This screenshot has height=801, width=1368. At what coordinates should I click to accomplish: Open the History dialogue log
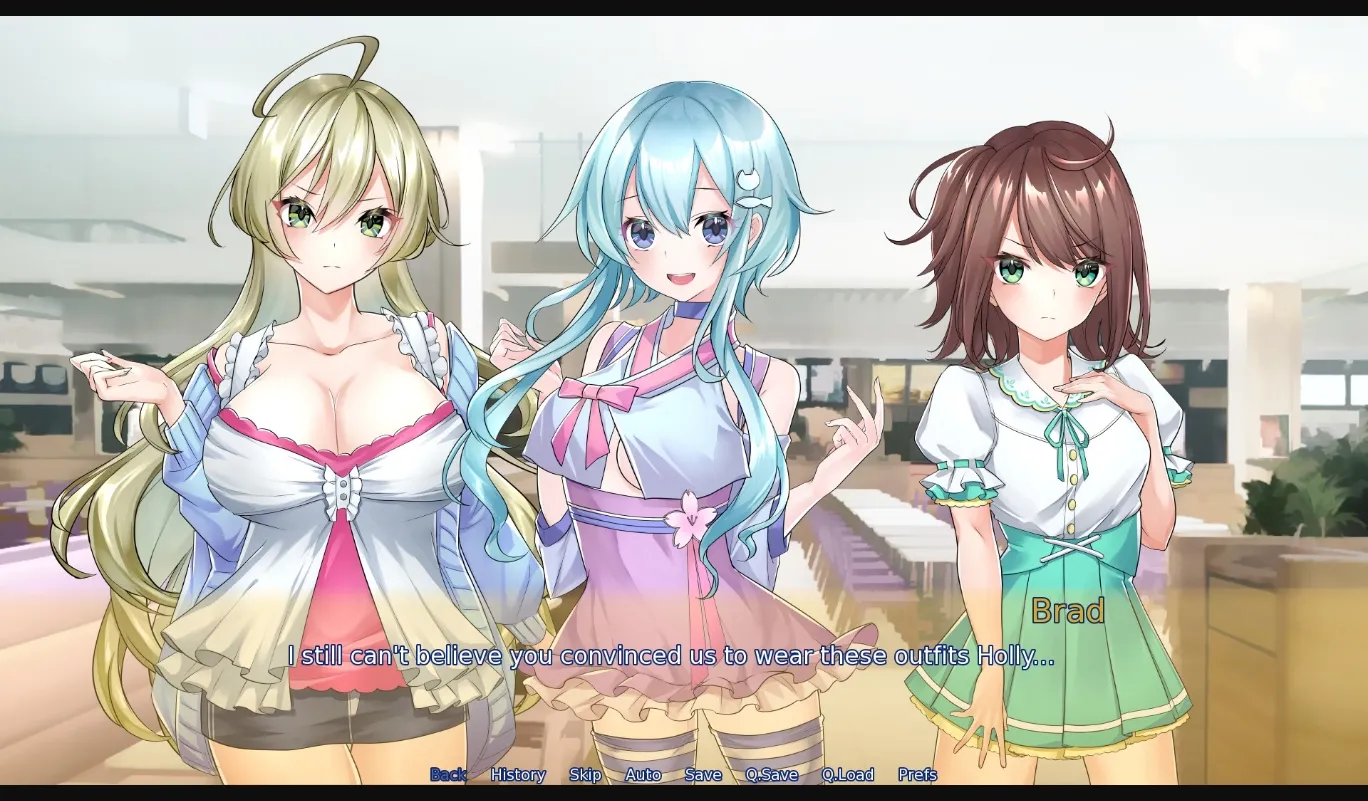coord(517,775)
